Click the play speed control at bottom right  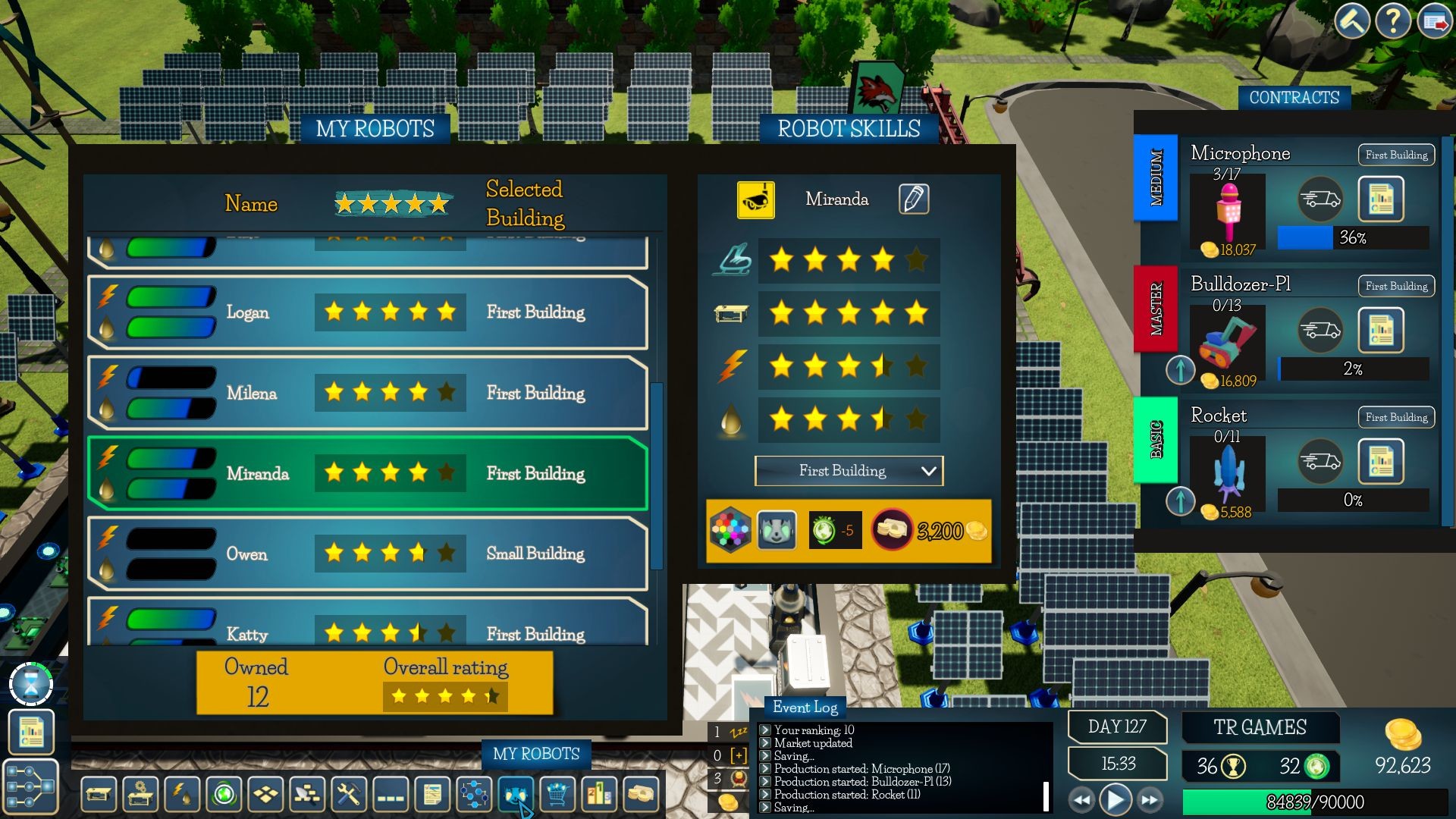pos(1114,799)
